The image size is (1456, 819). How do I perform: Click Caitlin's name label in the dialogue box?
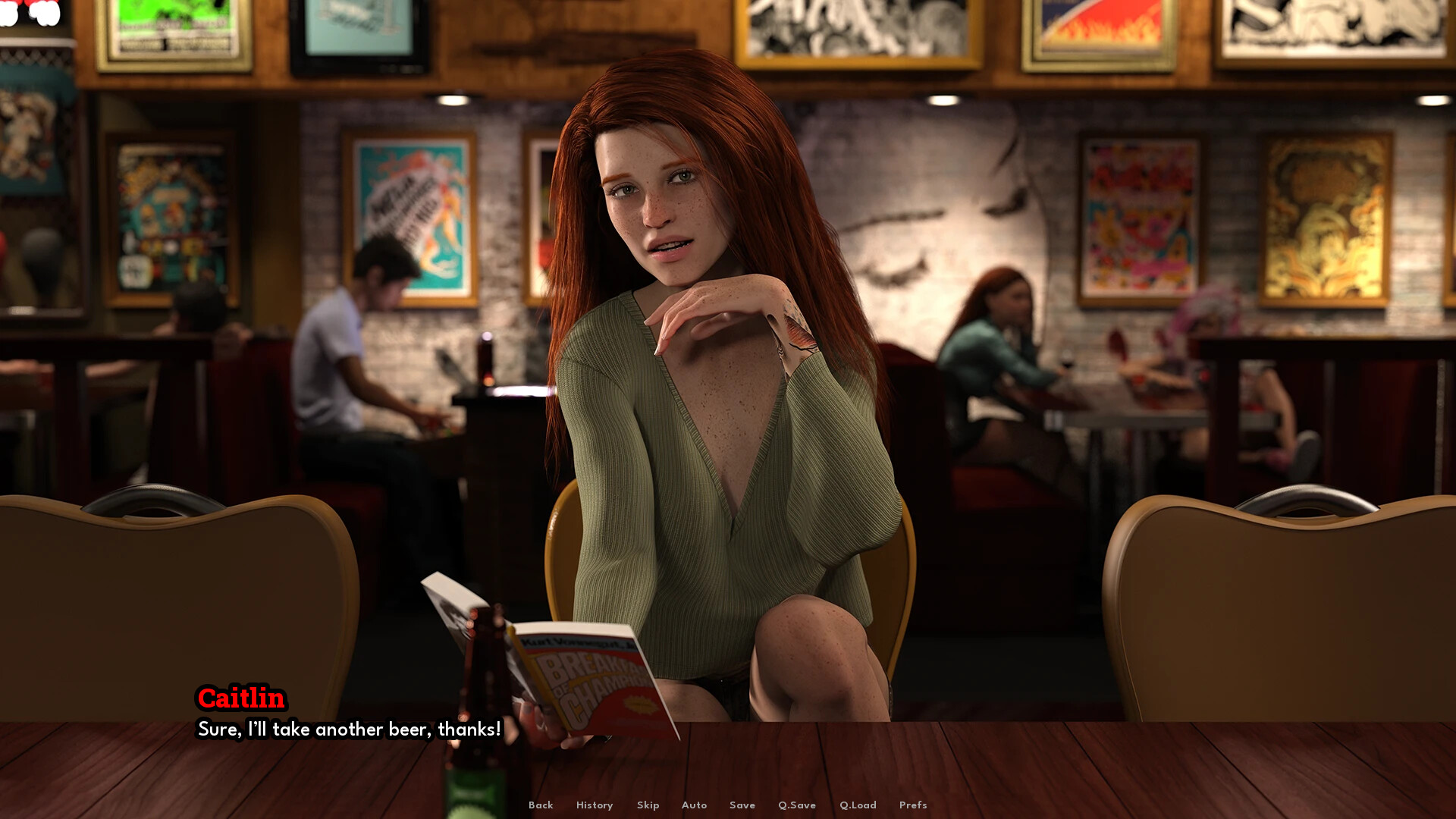point(242,699)
